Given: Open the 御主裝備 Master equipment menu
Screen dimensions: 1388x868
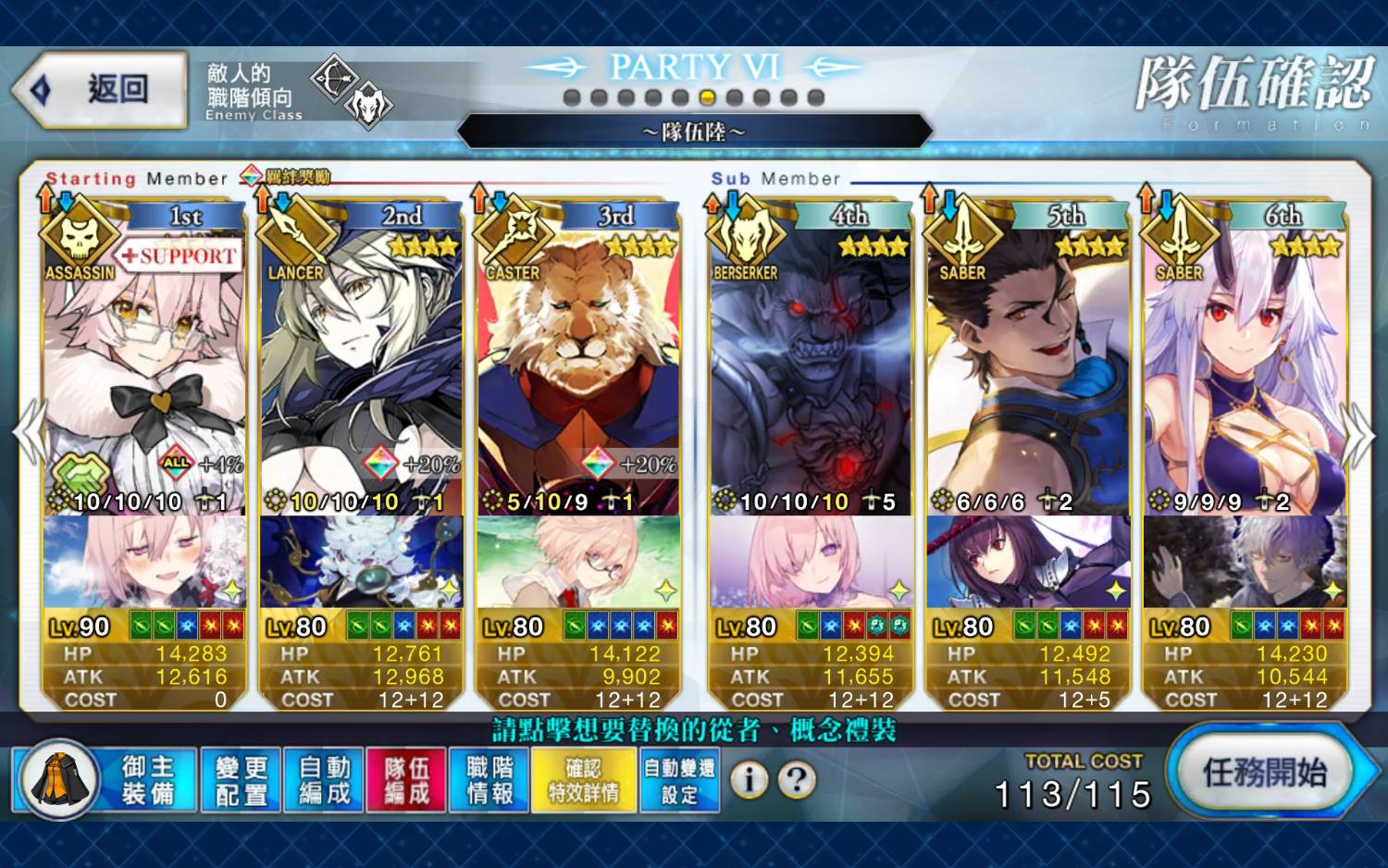Looking at the screenshot, I should pos(148,780).
